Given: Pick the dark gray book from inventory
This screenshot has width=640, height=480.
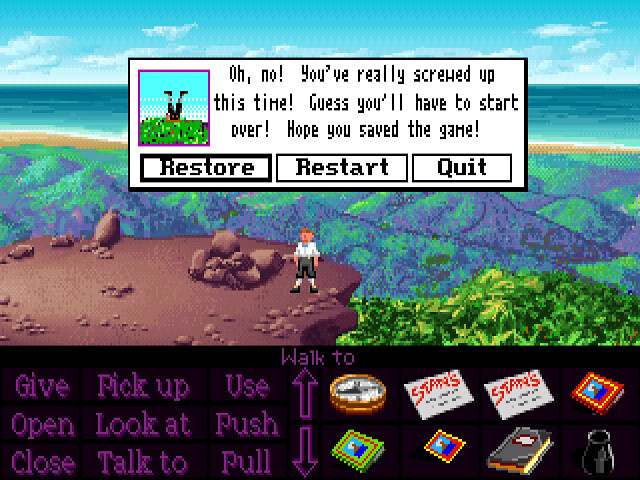Looking at the screenshot, I should 516,448.
